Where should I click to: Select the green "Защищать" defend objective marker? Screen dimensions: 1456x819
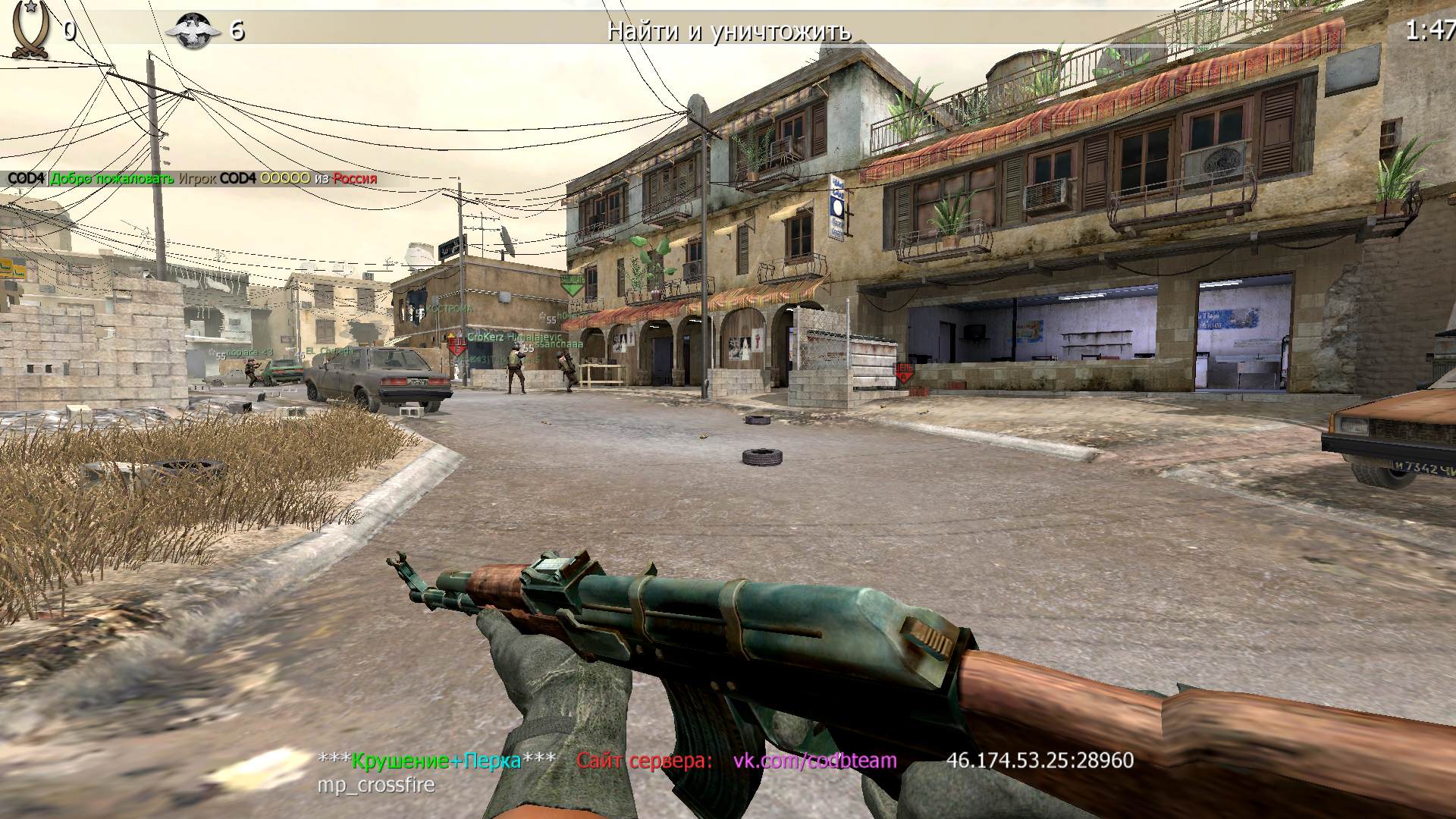pos(572,284)
